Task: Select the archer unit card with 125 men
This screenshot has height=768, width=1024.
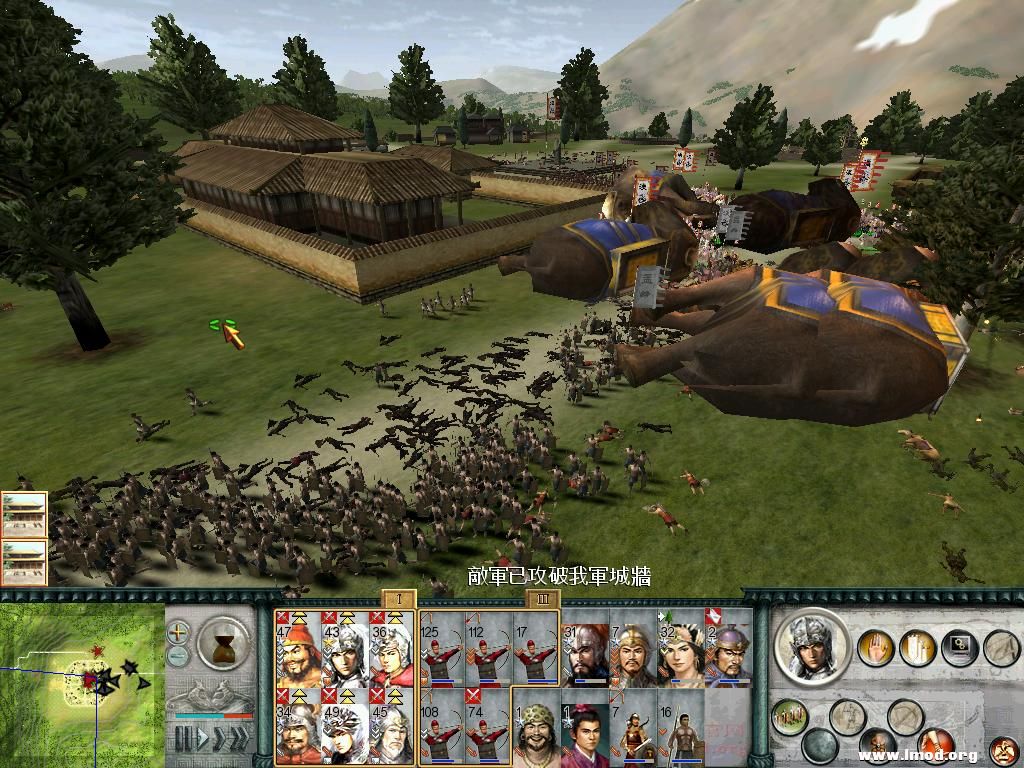Action: 443,649
